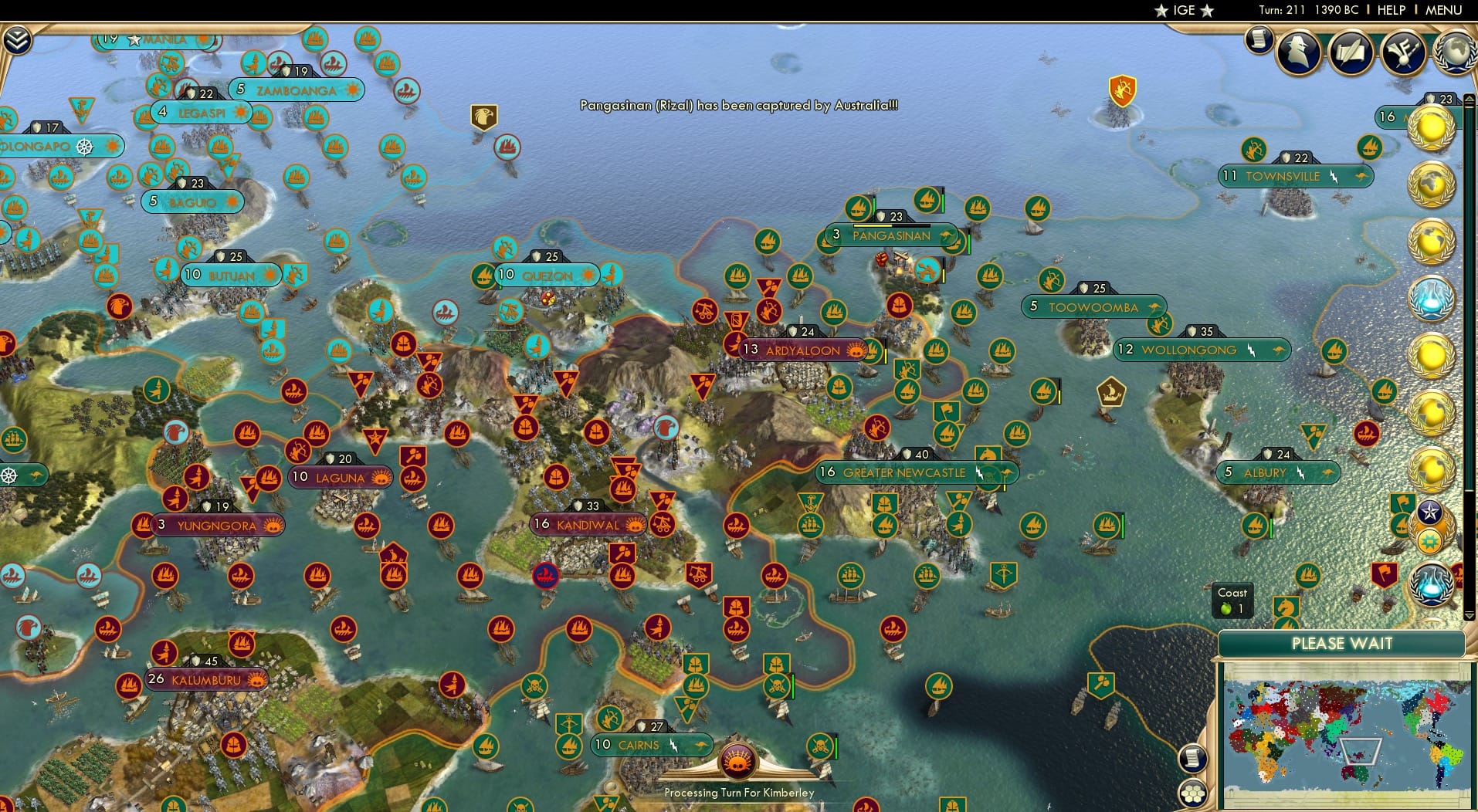The width and height of the screenshot is (1478, 812).
Task: Open HELP from the top bar
Action: click(1391, 11)
